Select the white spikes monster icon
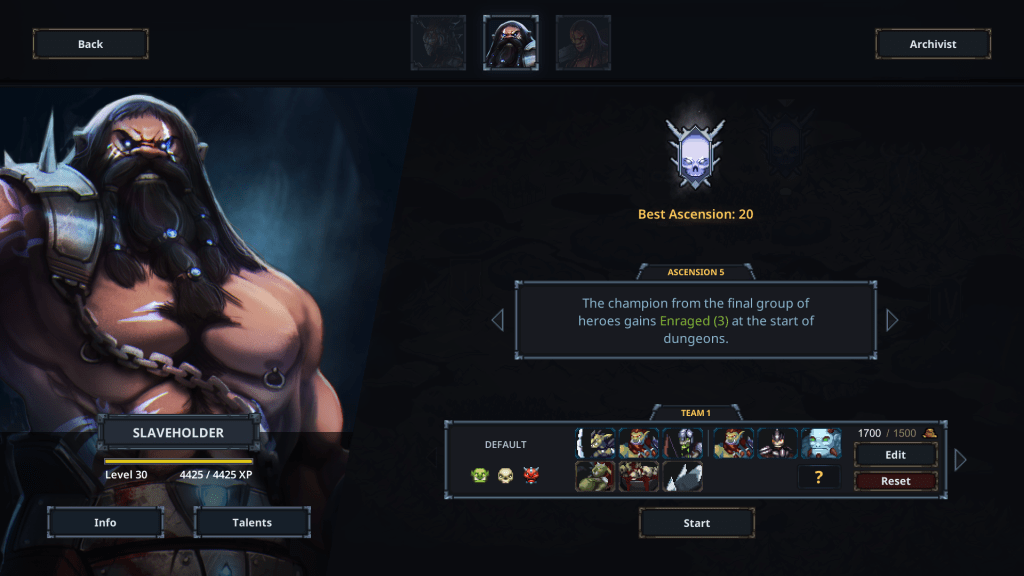 (x=682, y=477)
